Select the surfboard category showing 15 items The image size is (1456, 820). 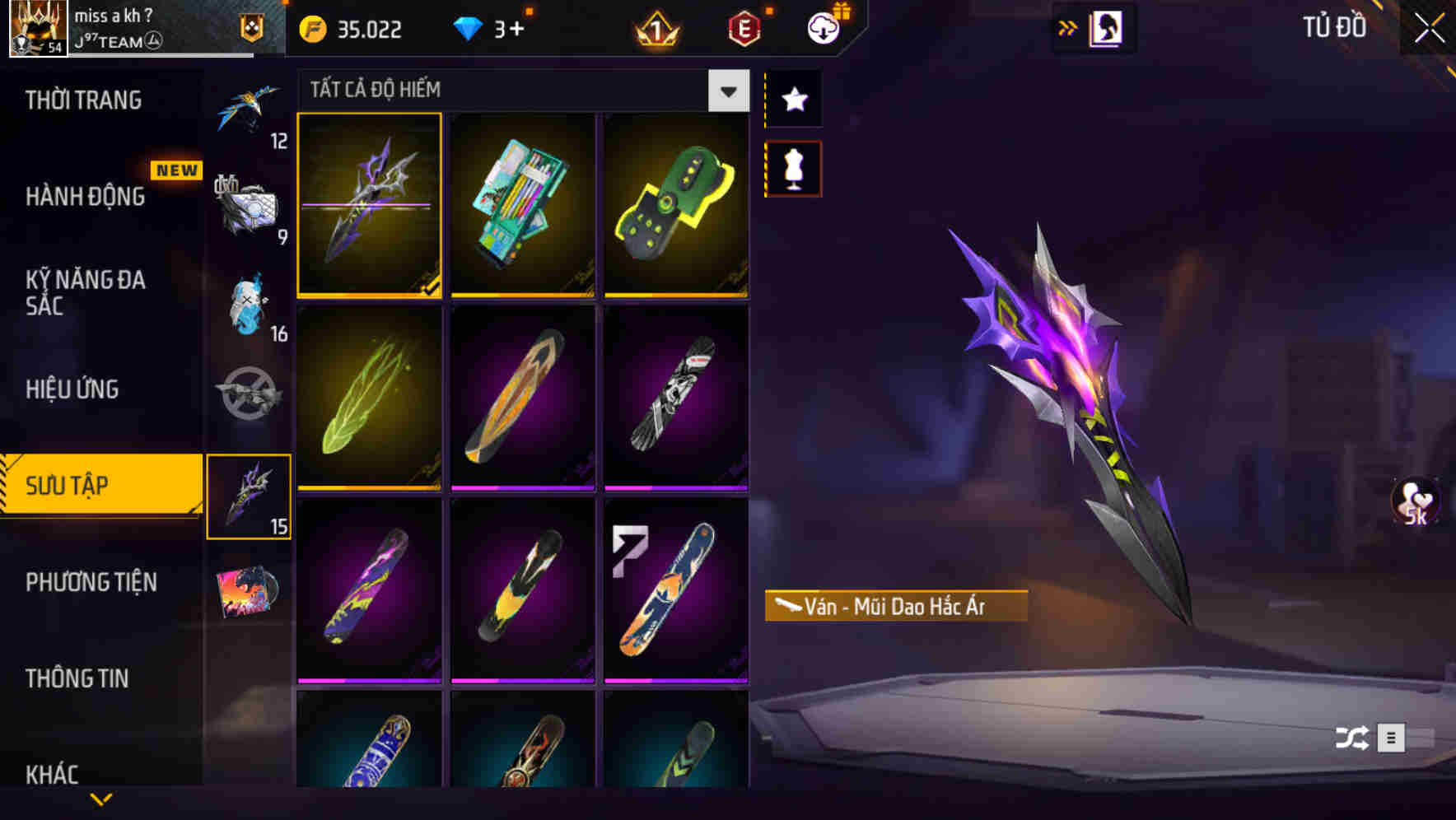click(x=249, y=494)
